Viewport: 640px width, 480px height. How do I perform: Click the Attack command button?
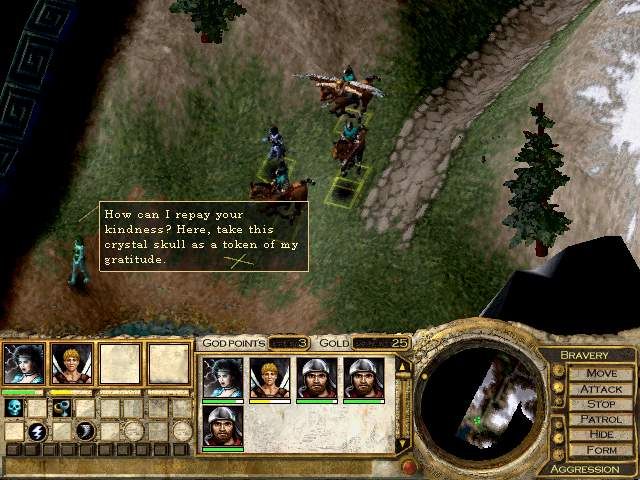click(601, 389)
